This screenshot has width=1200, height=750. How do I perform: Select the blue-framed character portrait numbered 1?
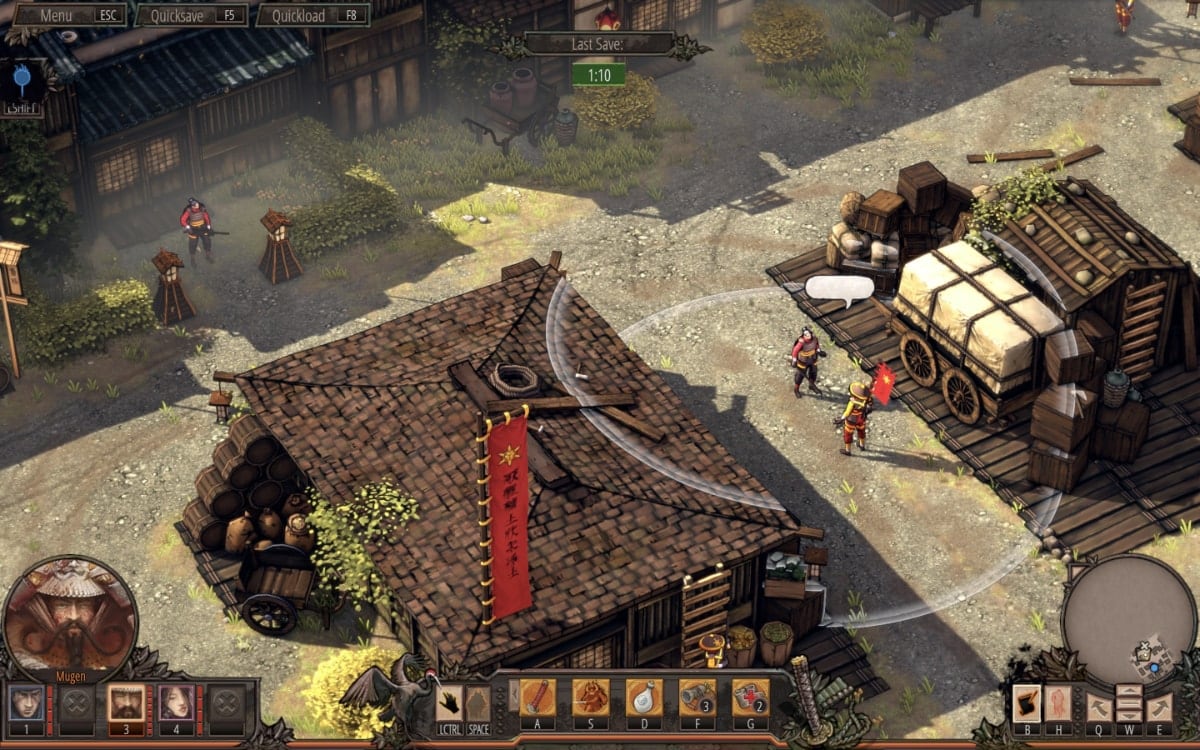(x=25, y=702)
